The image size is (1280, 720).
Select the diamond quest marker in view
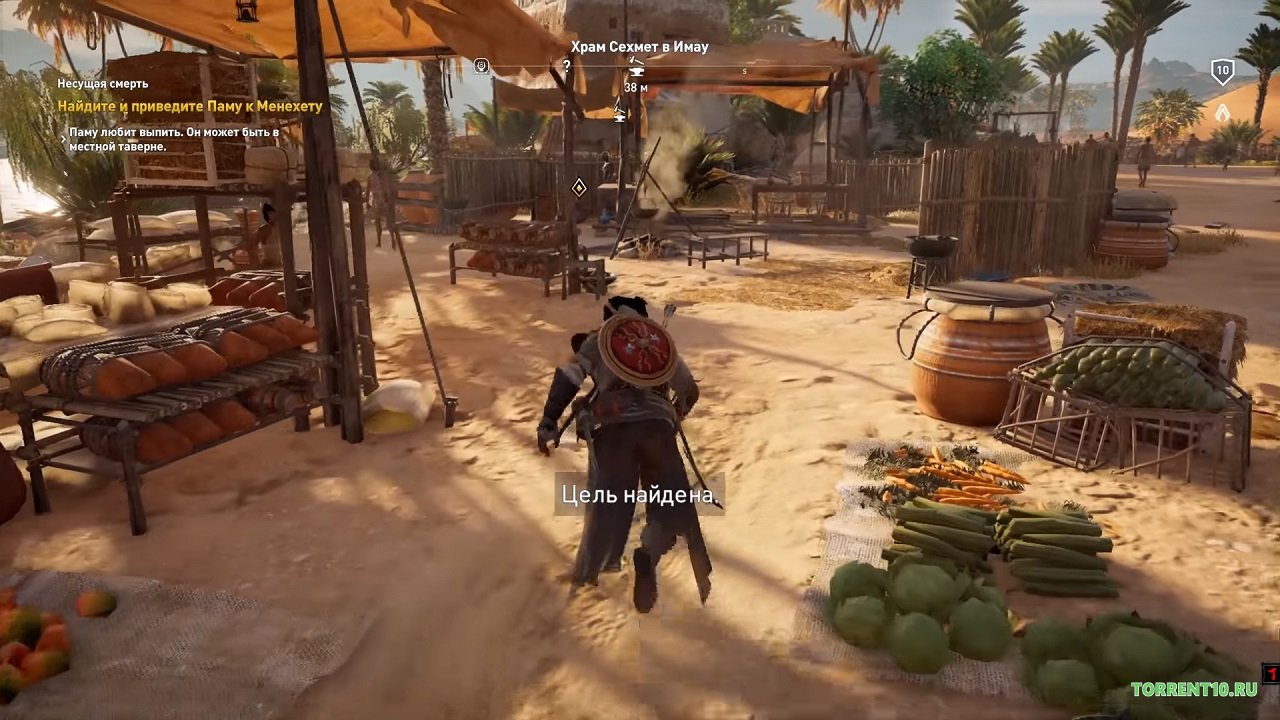578,187
